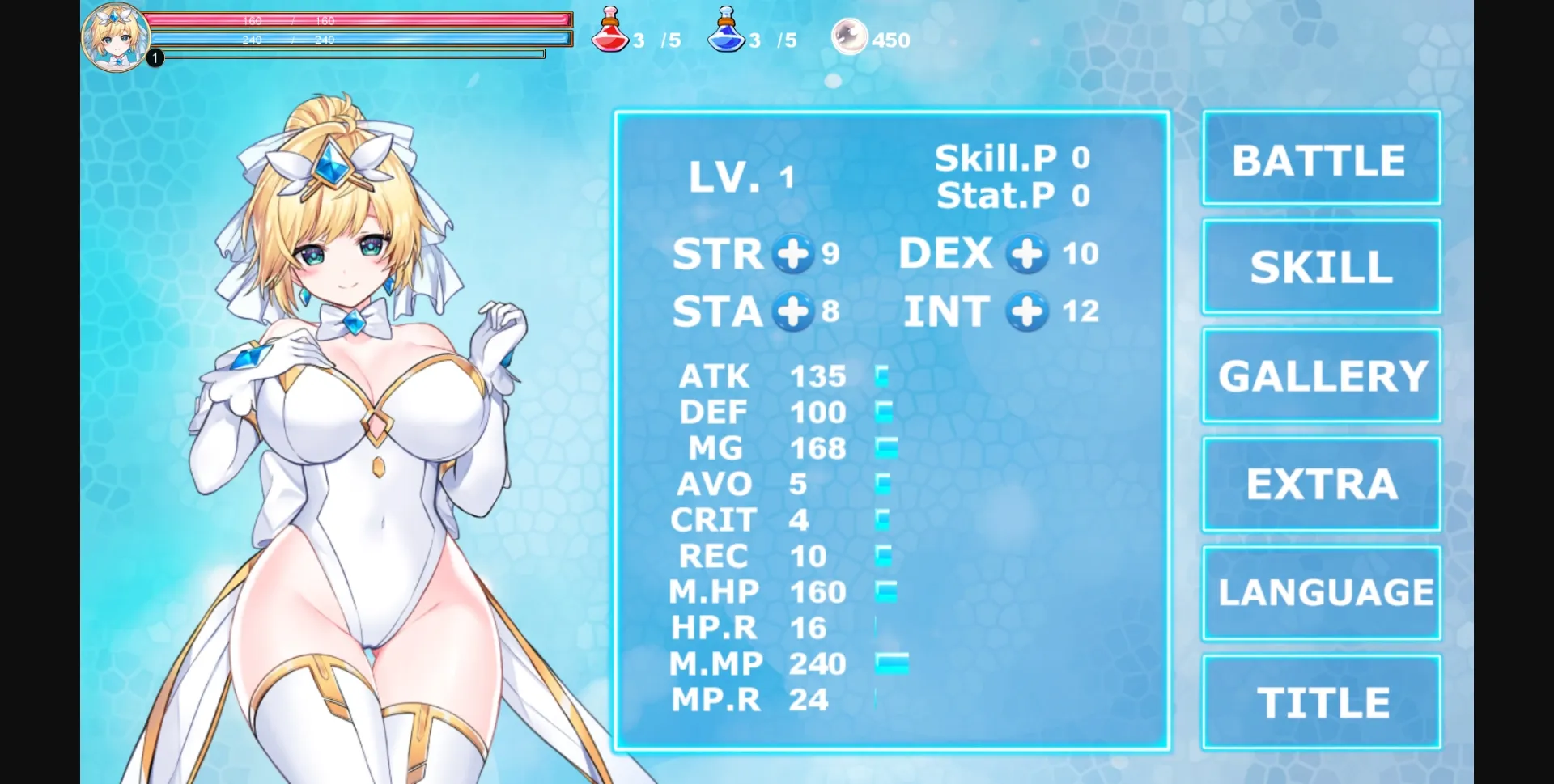The height and width of the screenshot is (784, 1554).
Task: Open the EXTRA options panel
Action: pyautogui.click(x=1319, y=483)
